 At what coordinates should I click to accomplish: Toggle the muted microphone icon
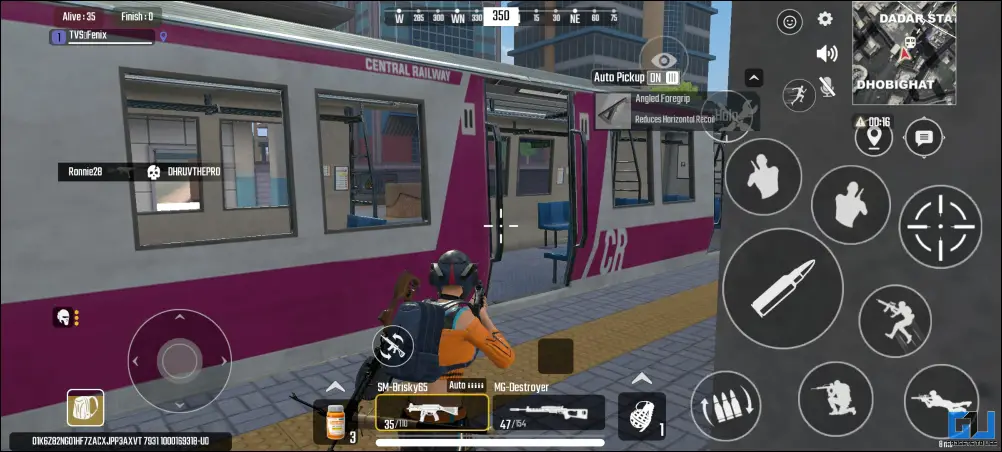pos(827,88)
